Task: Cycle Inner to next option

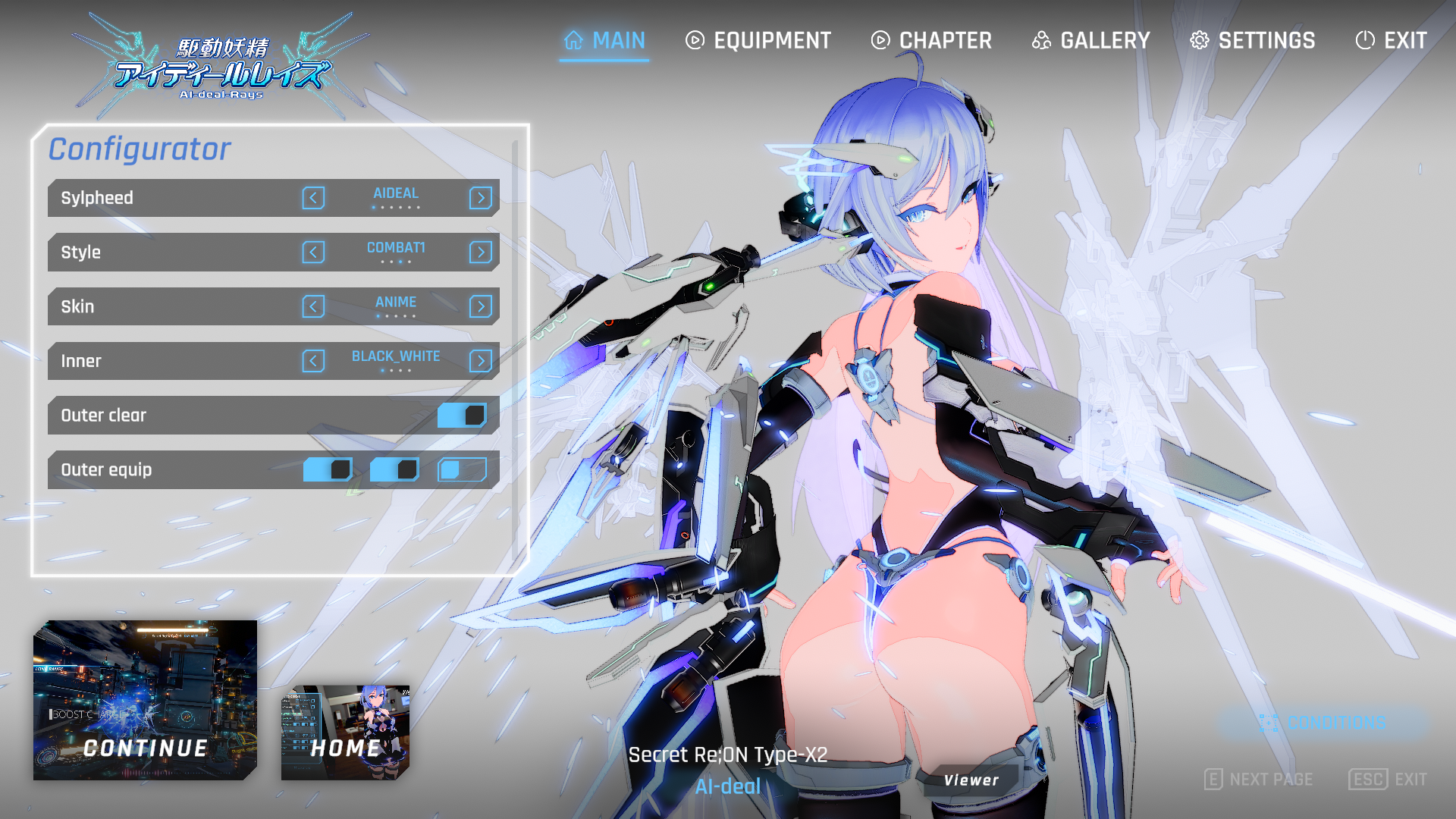Action: [x=481, y=361]
